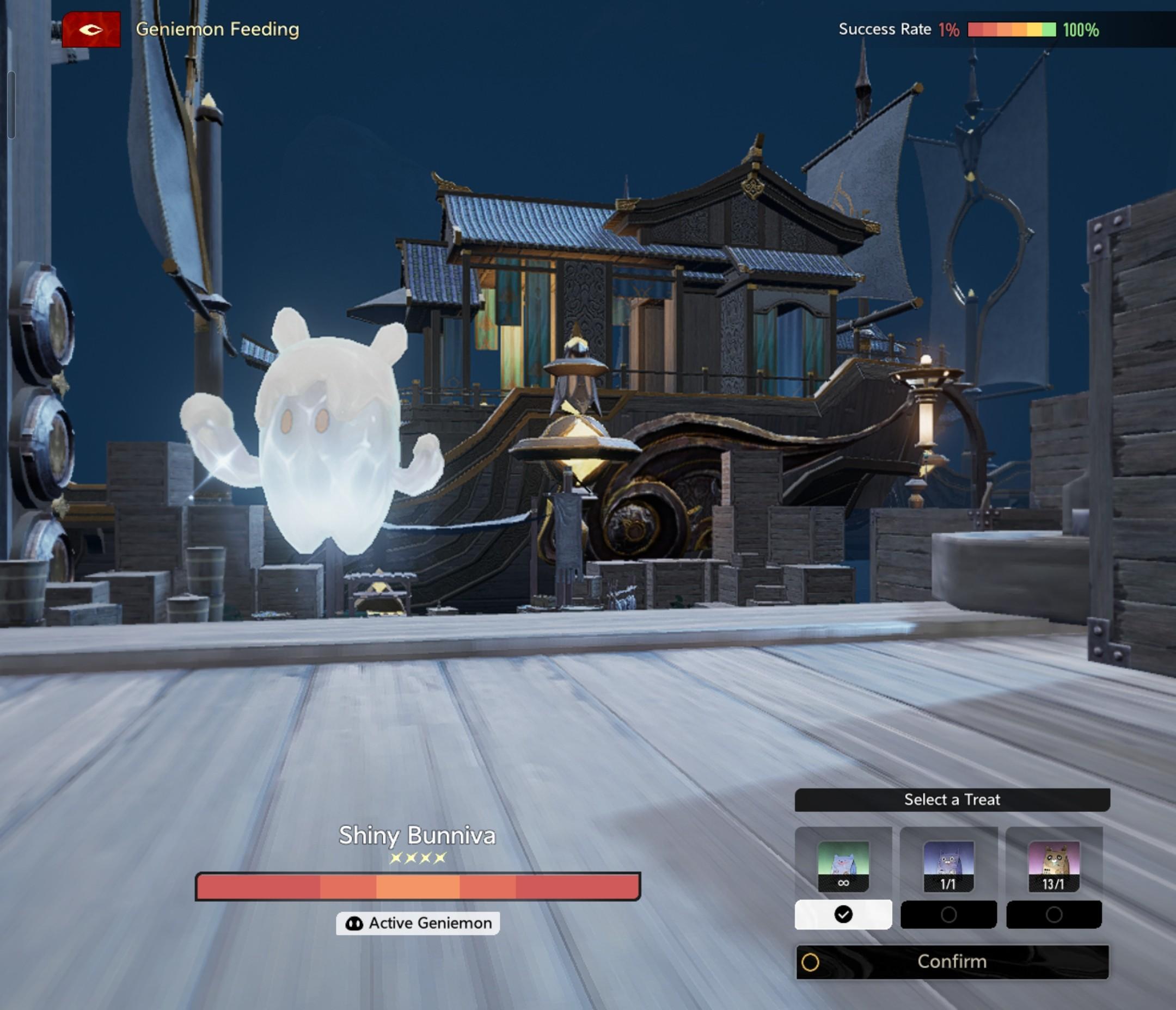Confirm the selected treat
Image resolution: width=1176 pixels, height=1010 pixels.
coord(952,962)
